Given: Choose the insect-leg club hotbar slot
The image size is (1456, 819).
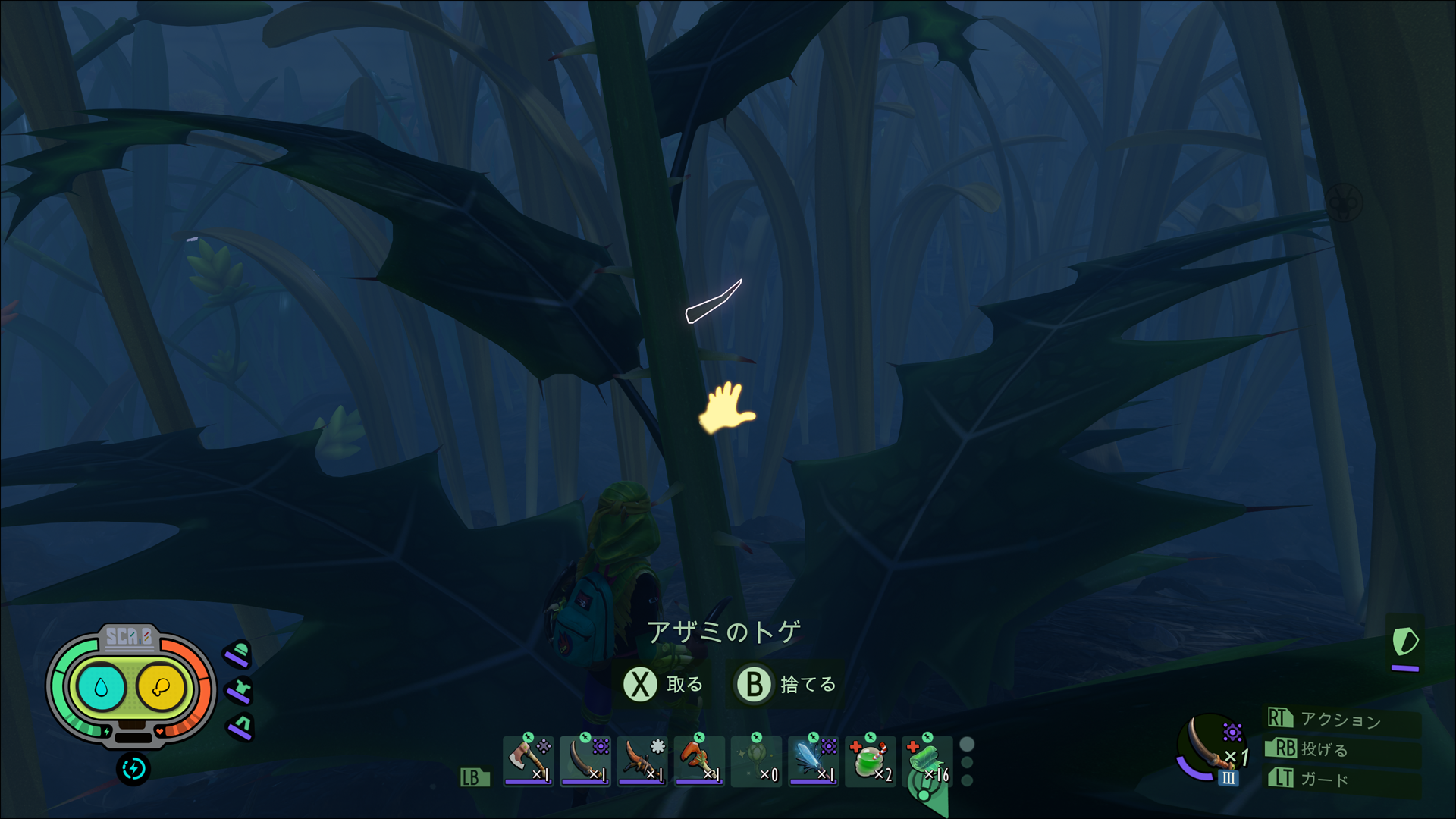Looking at the screenshot, I should click(642, 760).
